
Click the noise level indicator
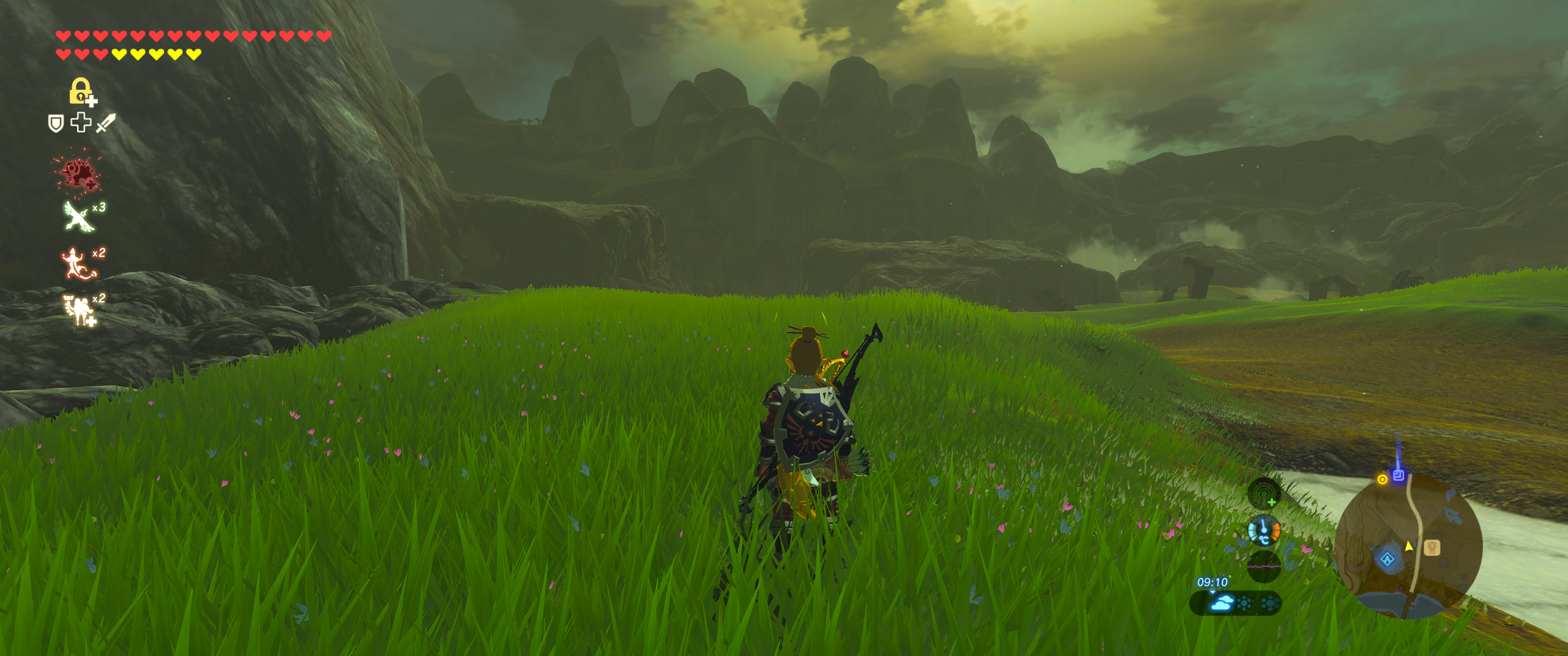click(1264, 566)
